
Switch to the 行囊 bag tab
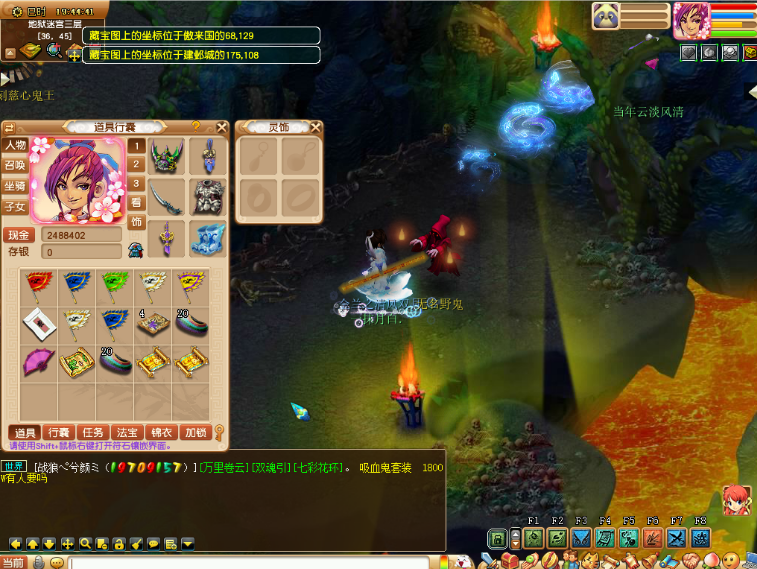pyautogui.click(x=59, y=432)
